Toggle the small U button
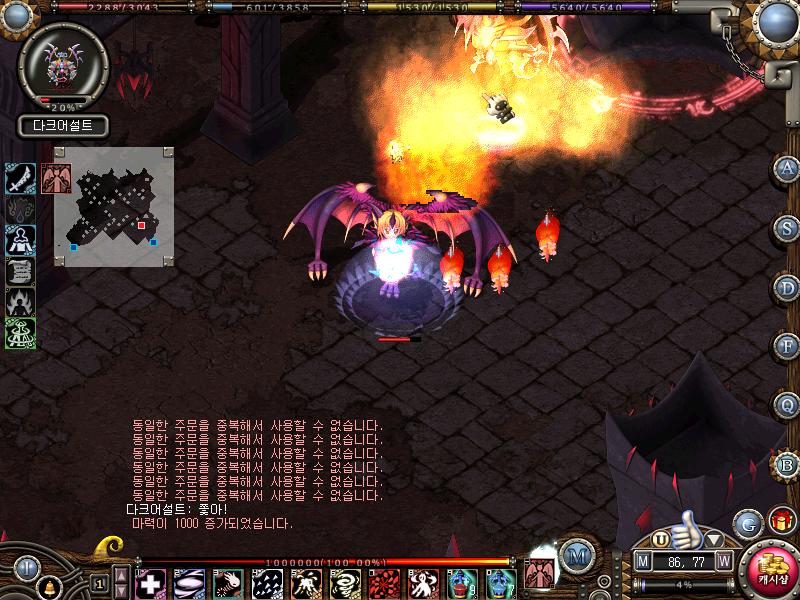The width and height of the screenshot is (800, 600). click(660, 540)
